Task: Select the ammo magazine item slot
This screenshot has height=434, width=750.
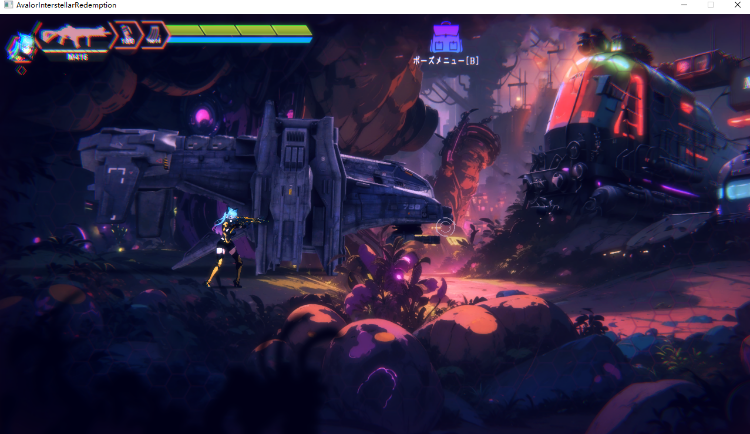Action: tap(154, 36)
